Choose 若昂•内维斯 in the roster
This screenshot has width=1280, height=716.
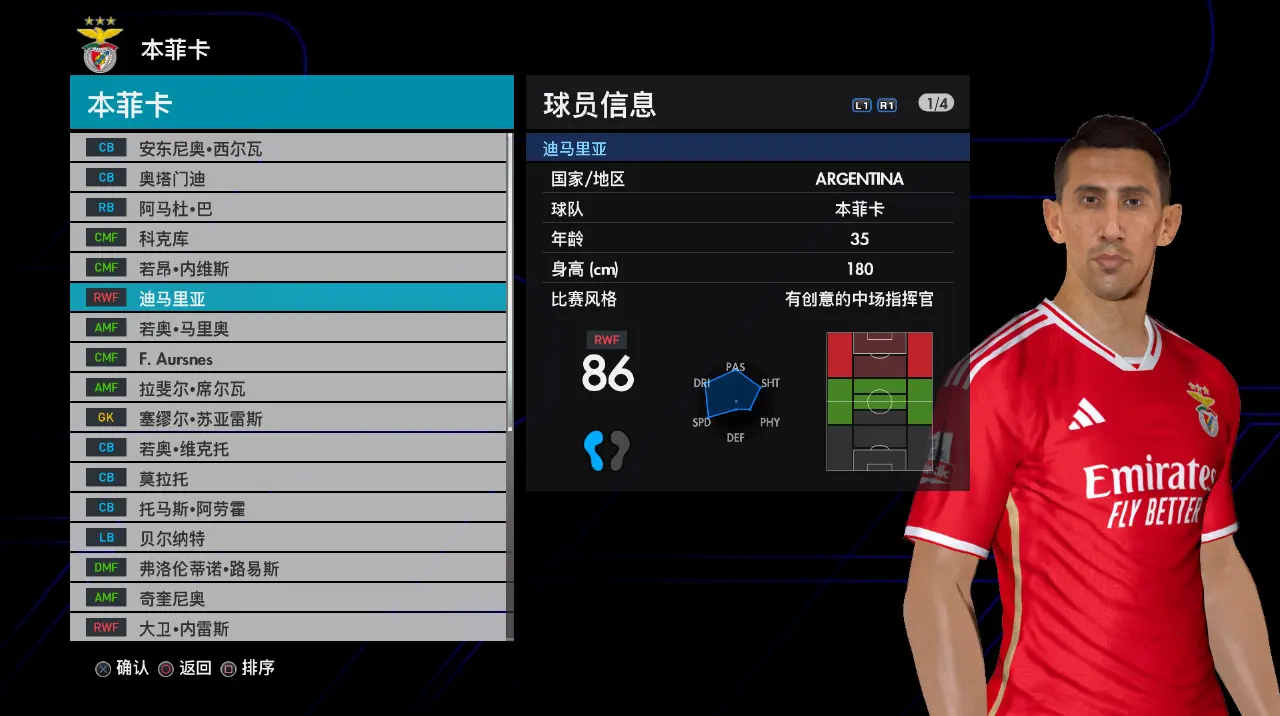coord(288,268)
